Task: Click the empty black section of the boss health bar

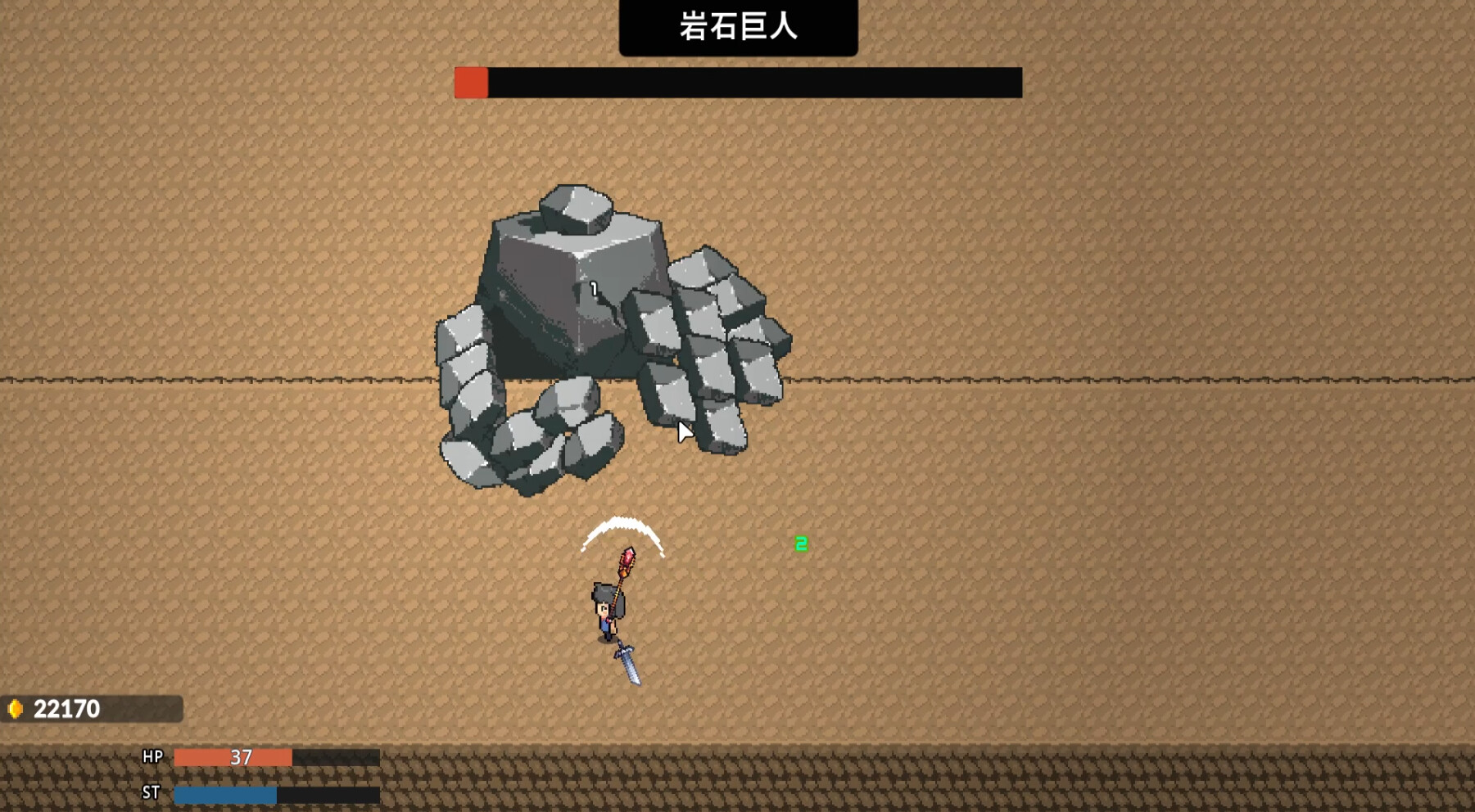Action: 753,80
